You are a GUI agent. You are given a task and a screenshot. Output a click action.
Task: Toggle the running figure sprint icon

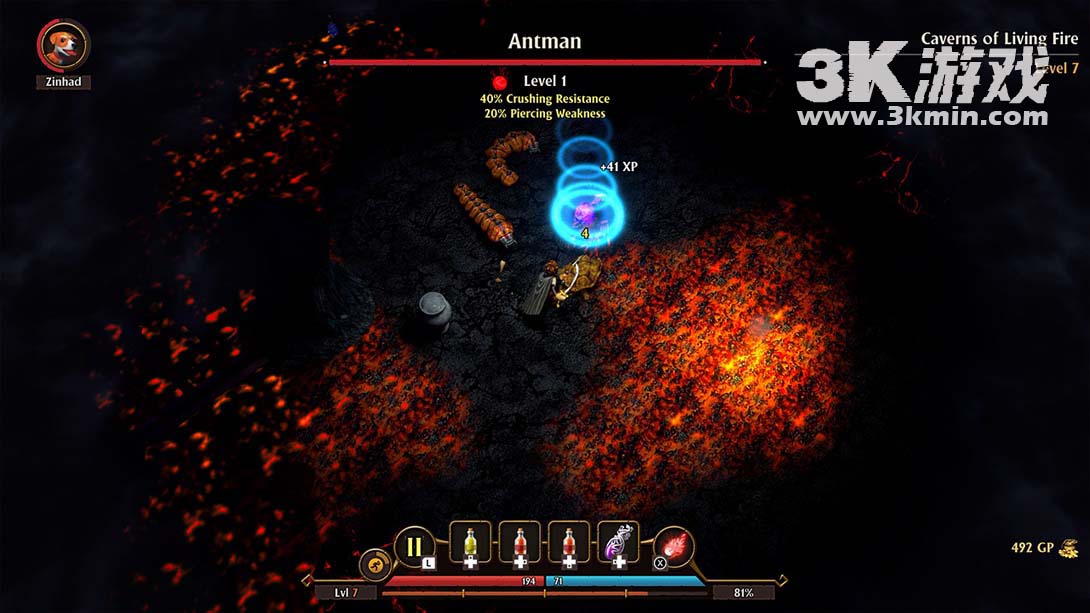[x=373, y=563]
